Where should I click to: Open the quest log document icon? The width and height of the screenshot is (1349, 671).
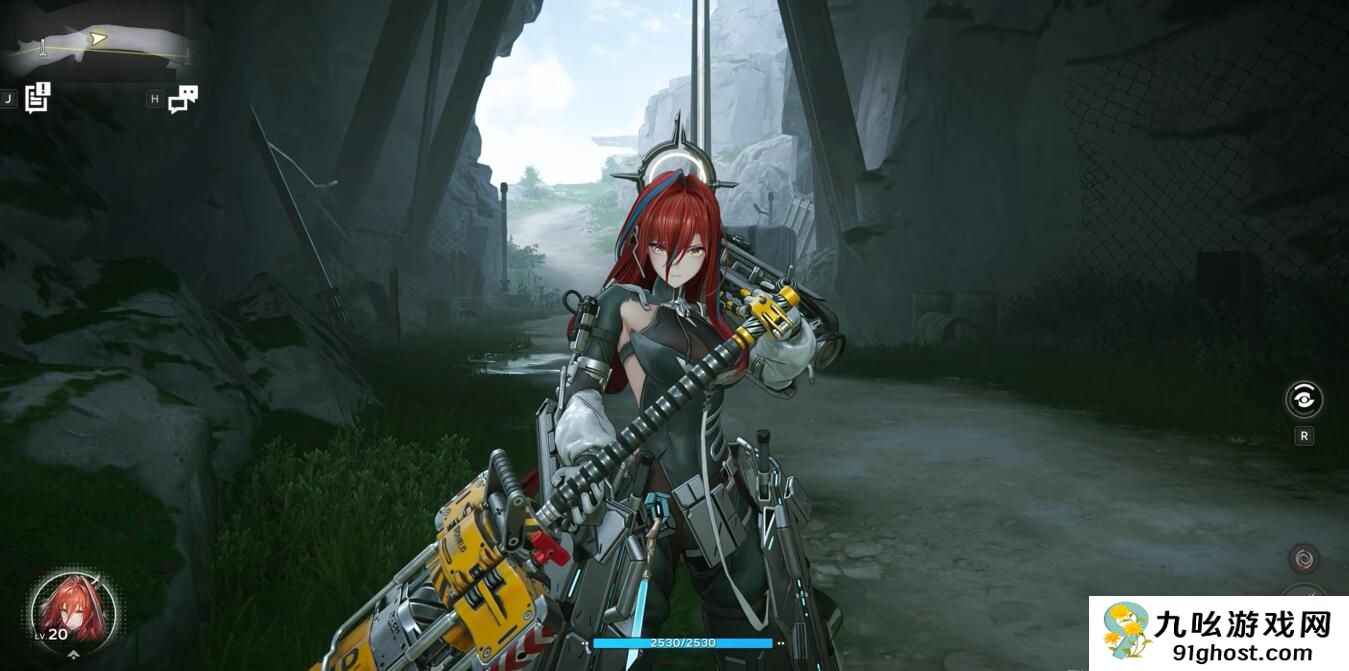(38, 97)
